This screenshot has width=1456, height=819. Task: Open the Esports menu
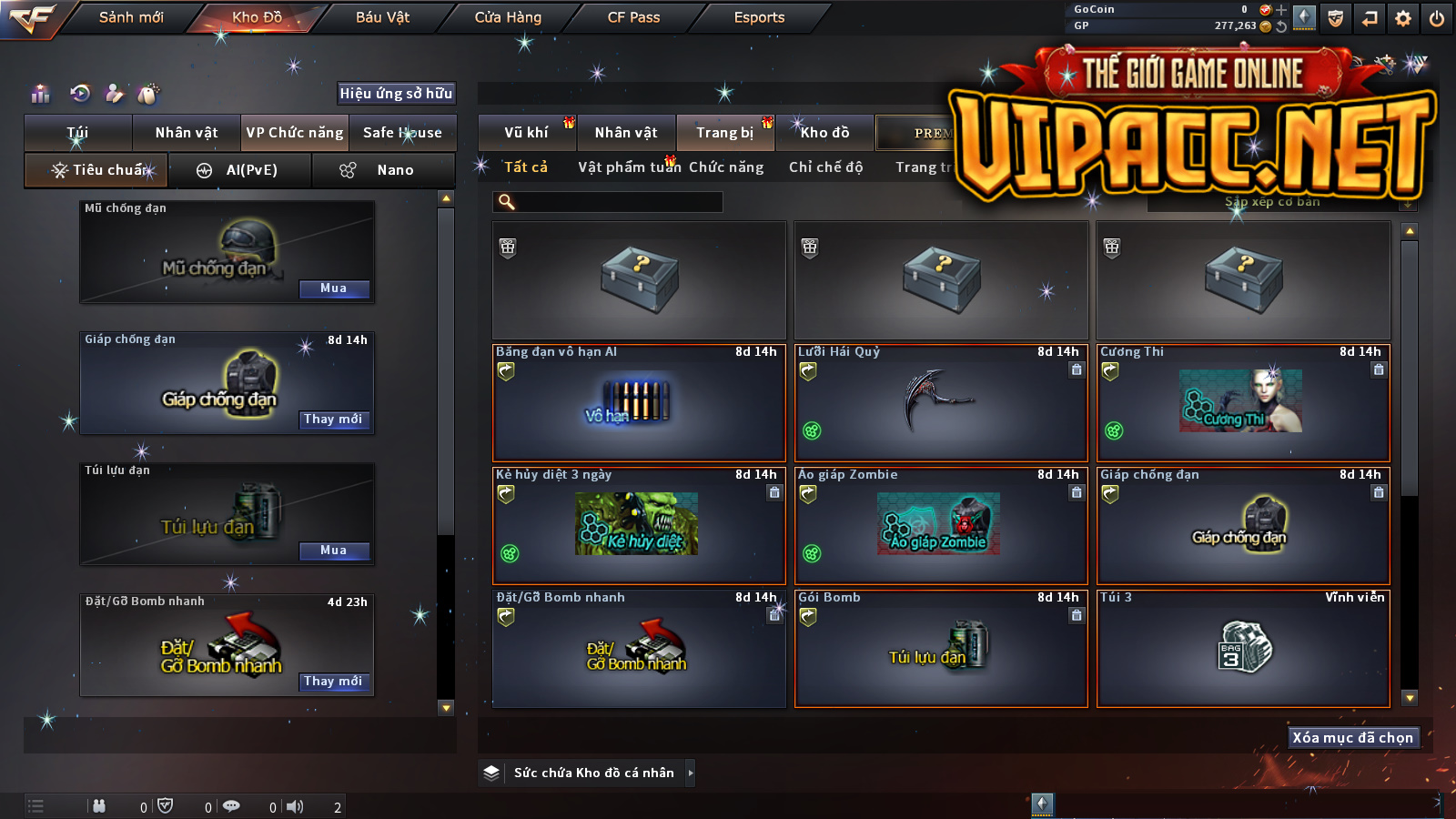tap(759, 17)
